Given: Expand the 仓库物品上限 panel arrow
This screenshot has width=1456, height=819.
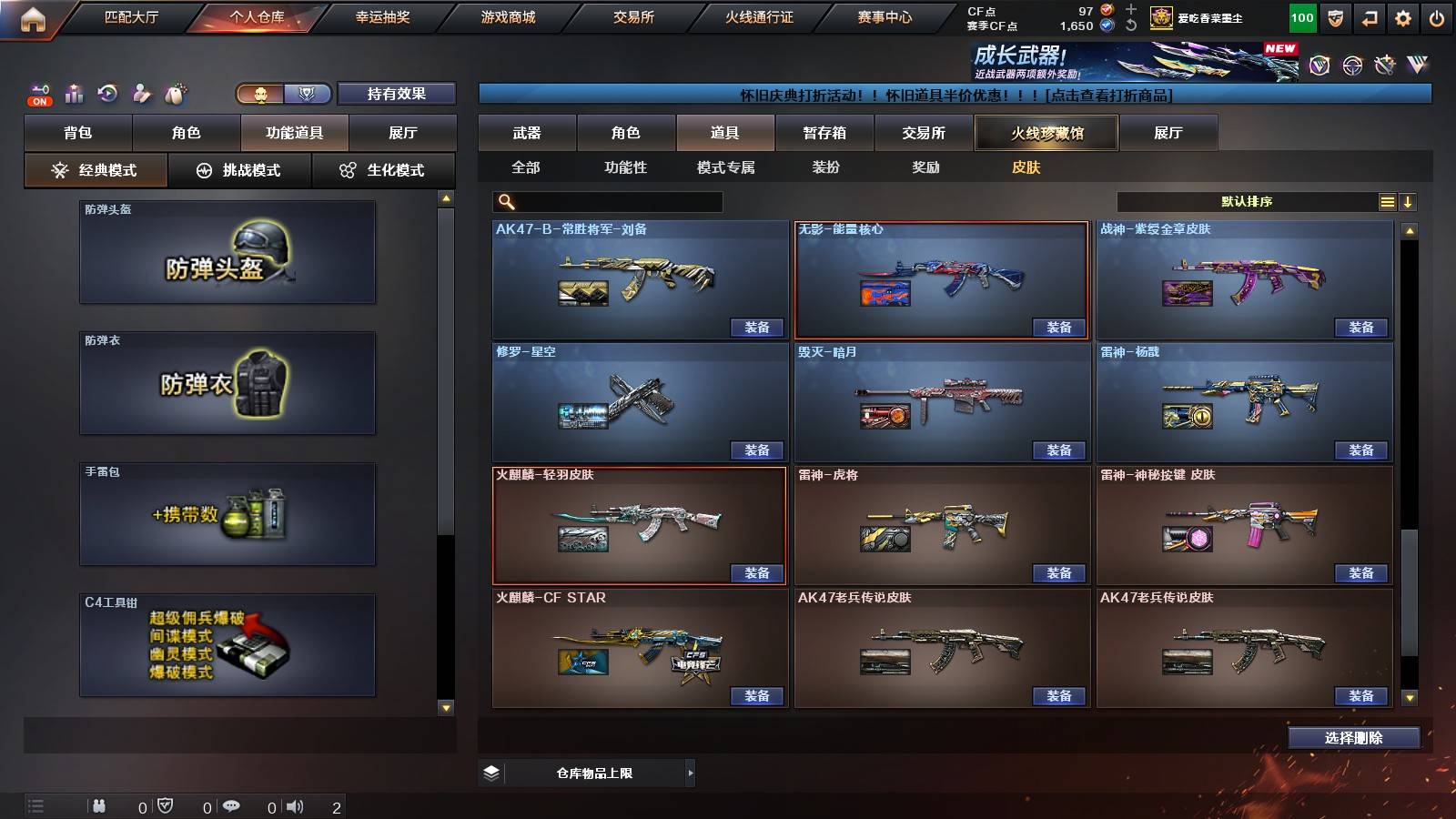Looking at the screenshot, I should [x=690, y=773].
